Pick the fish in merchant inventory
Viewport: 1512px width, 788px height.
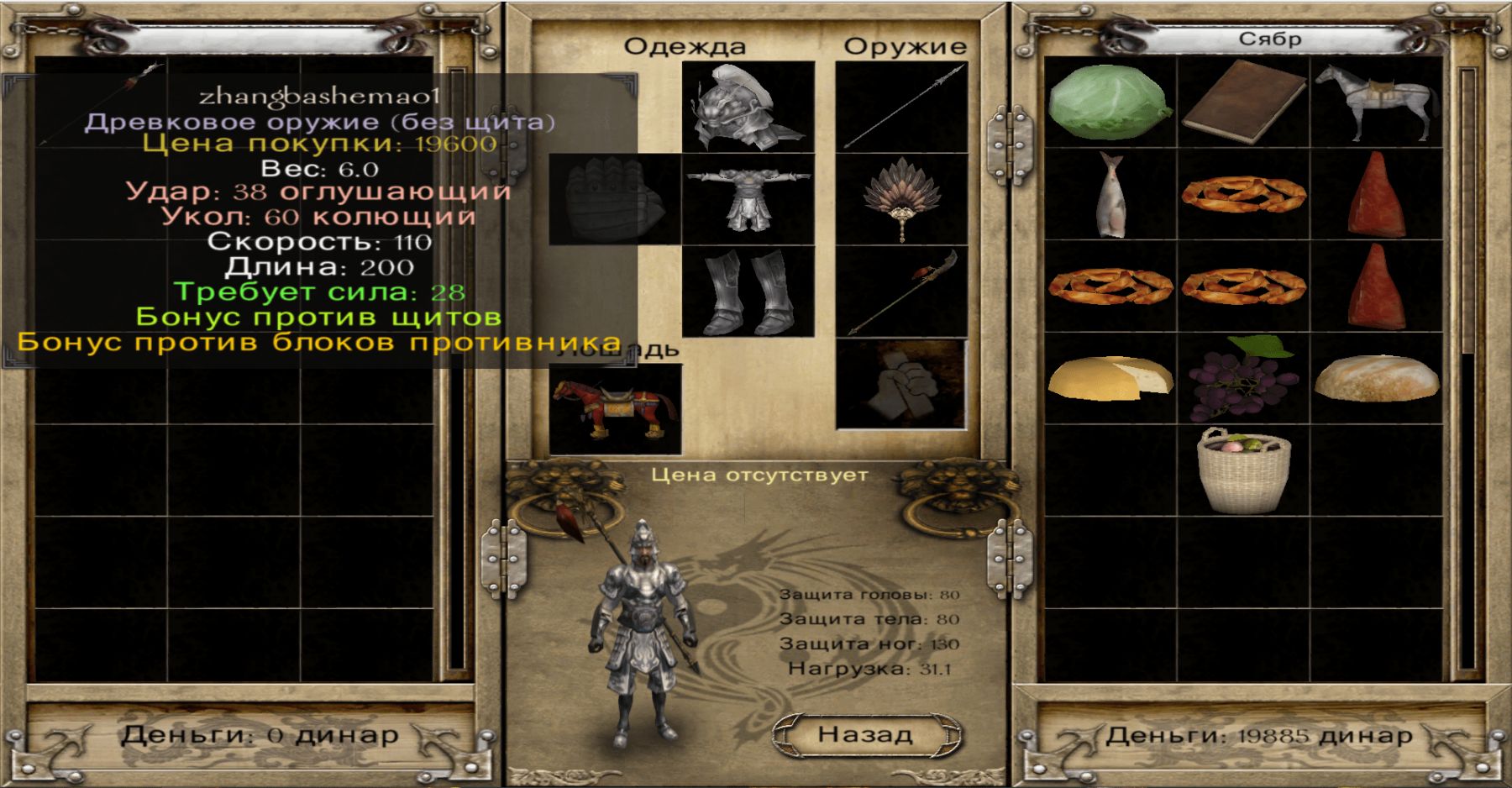(x=1110, y=195)
